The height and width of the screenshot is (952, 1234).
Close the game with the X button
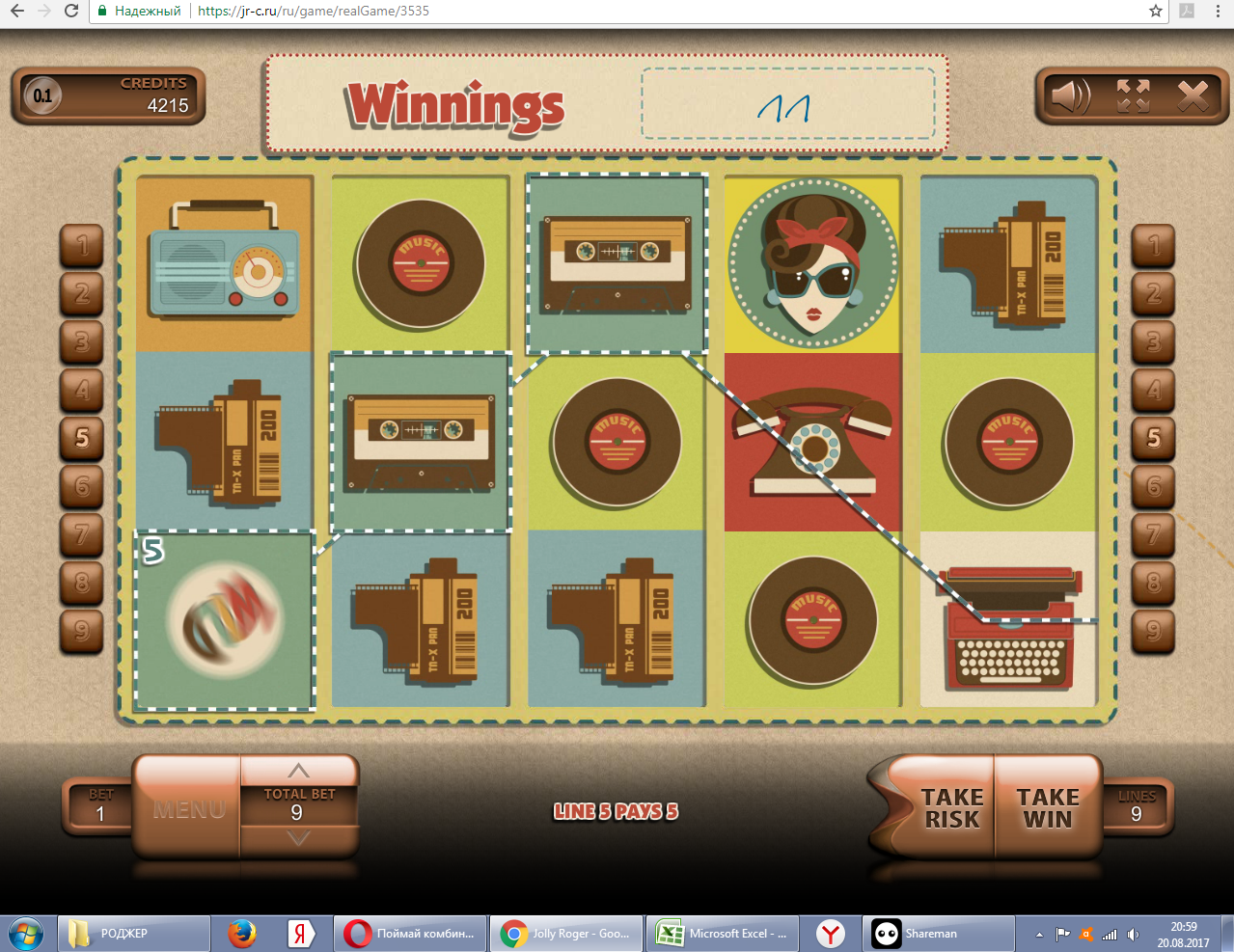click(1193, 95)
